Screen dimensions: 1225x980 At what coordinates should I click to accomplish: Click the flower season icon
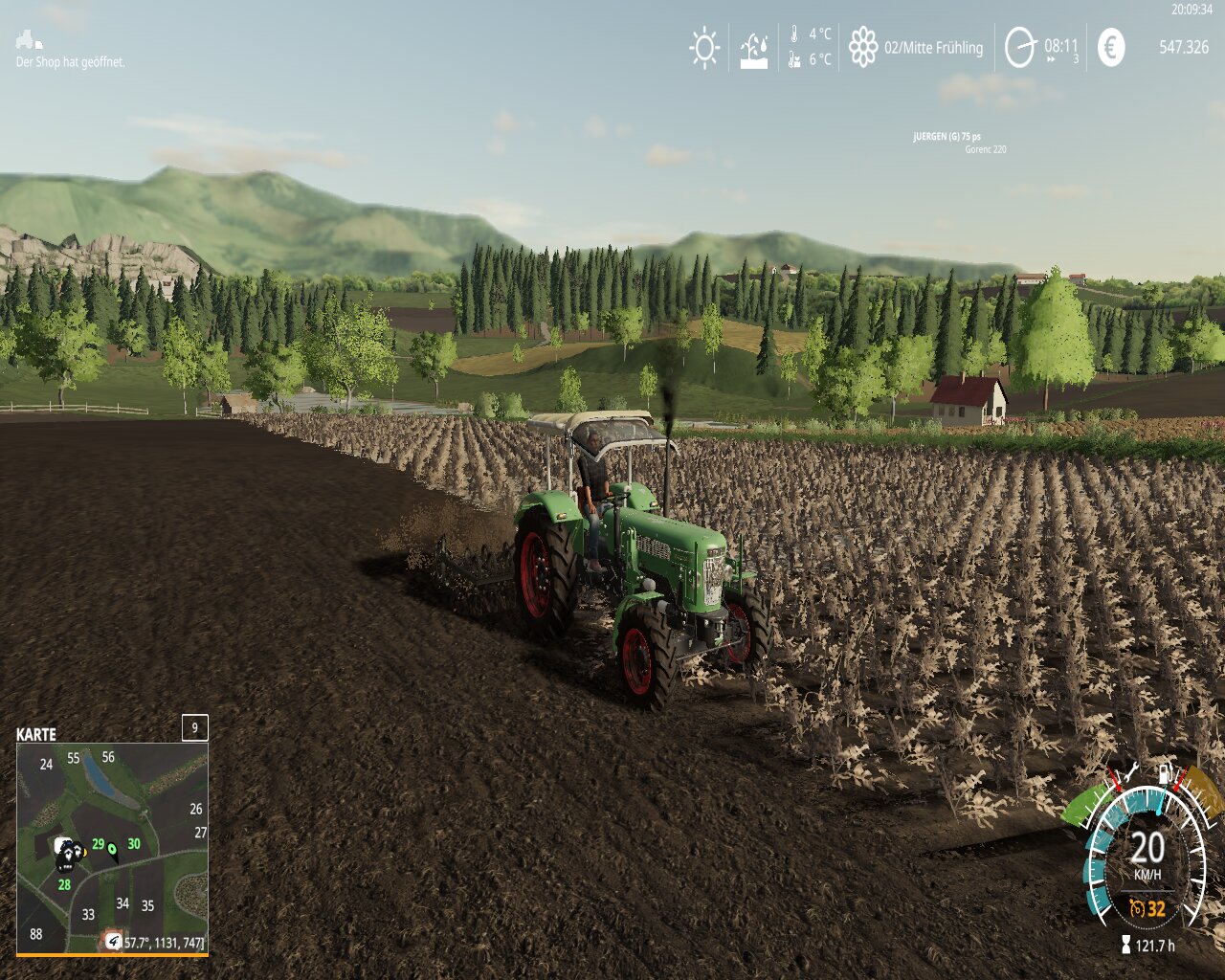pos(863,47)
